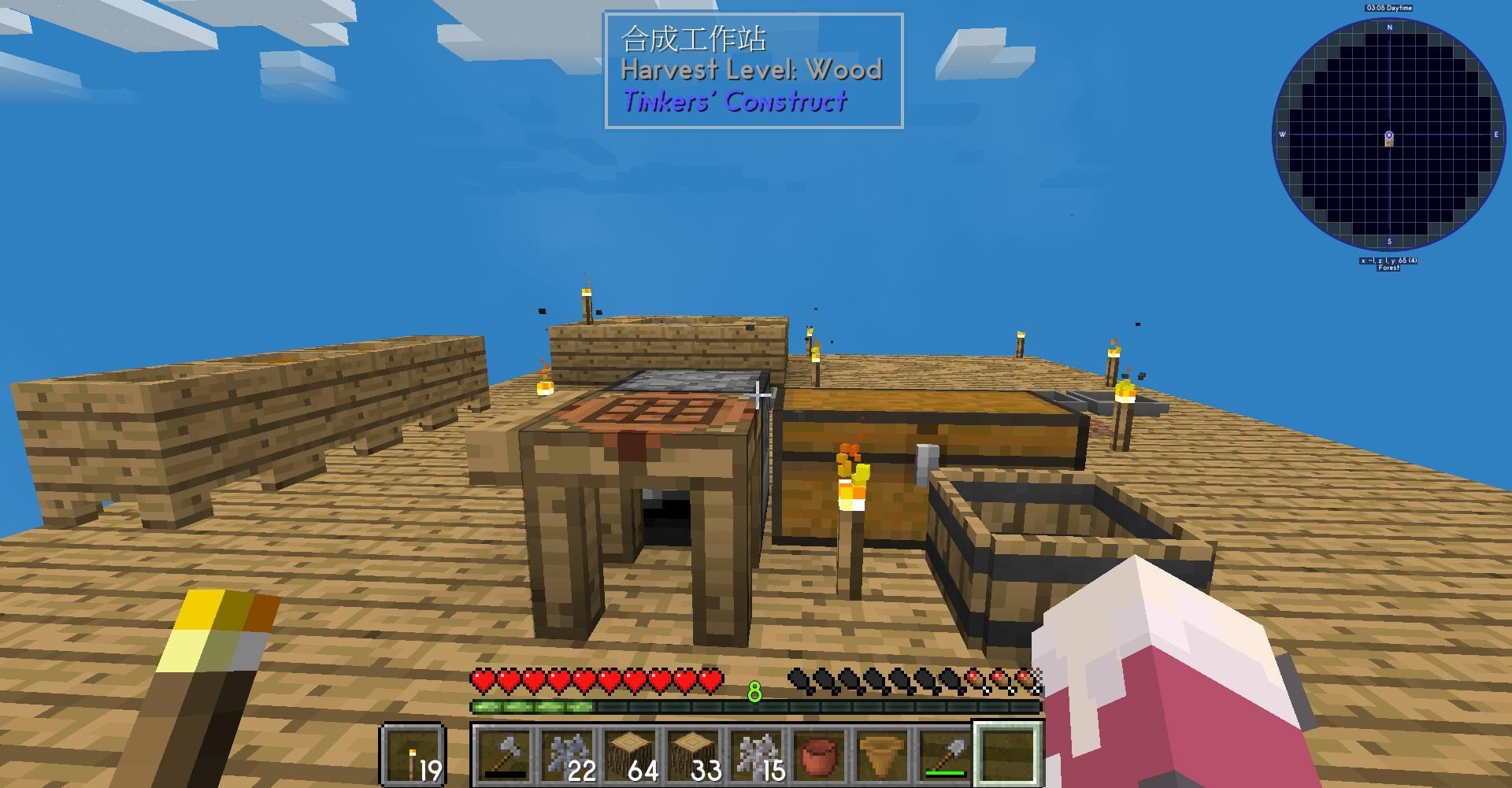Click the player marker in the minimap center
This screenshot has height=788, width=1512.
(x=1390, y=135)
